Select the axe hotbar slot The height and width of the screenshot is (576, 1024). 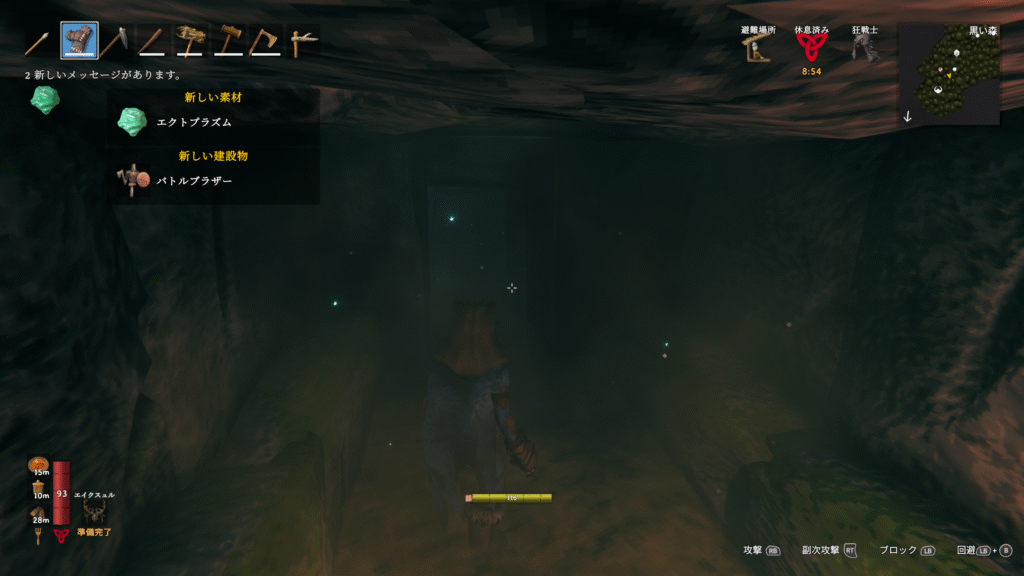265,41
